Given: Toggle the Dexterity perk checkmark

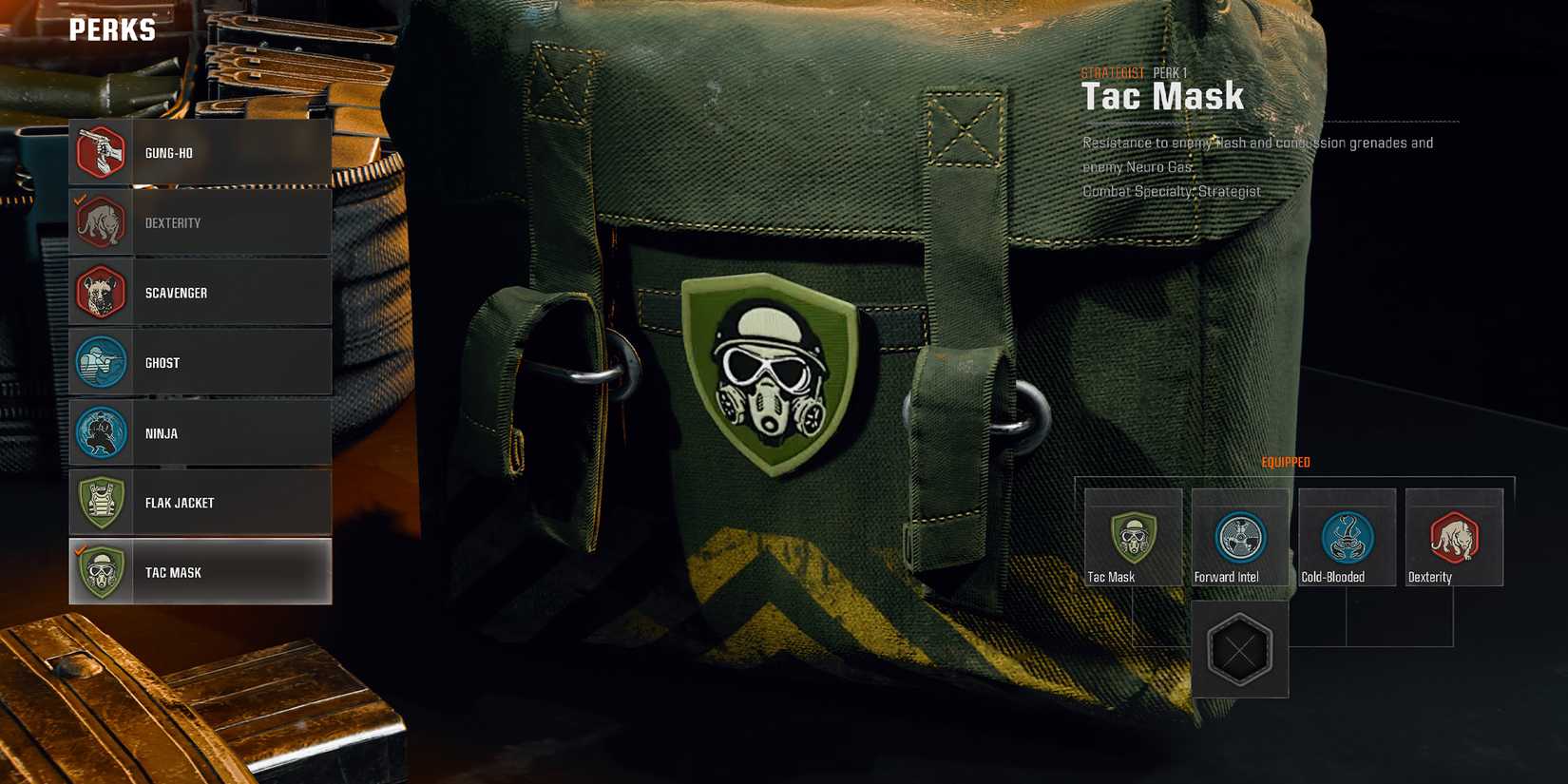Looking at the screenshot, I should coord(80,201).
